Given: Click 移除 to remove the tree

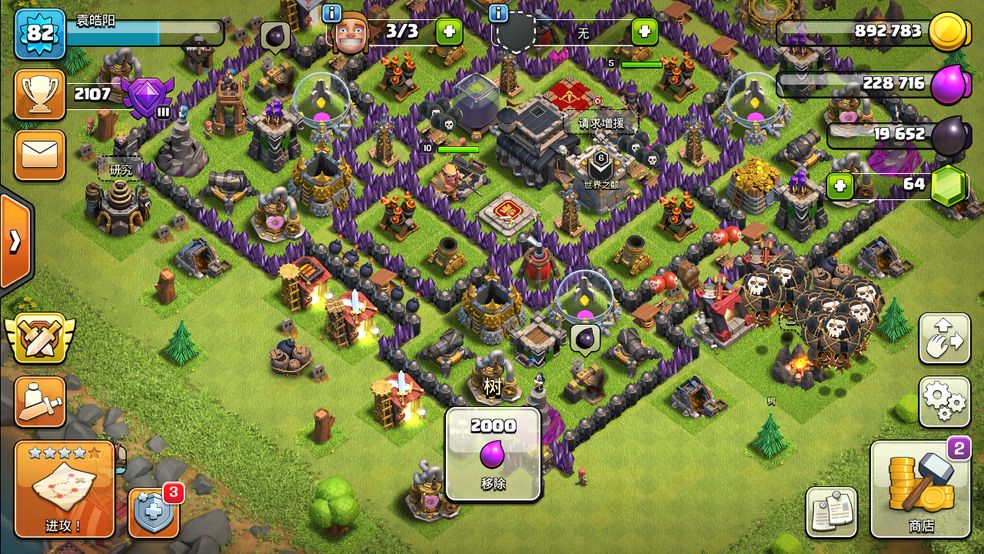Looking at the screenshot, I should click(x=493, y=453).
